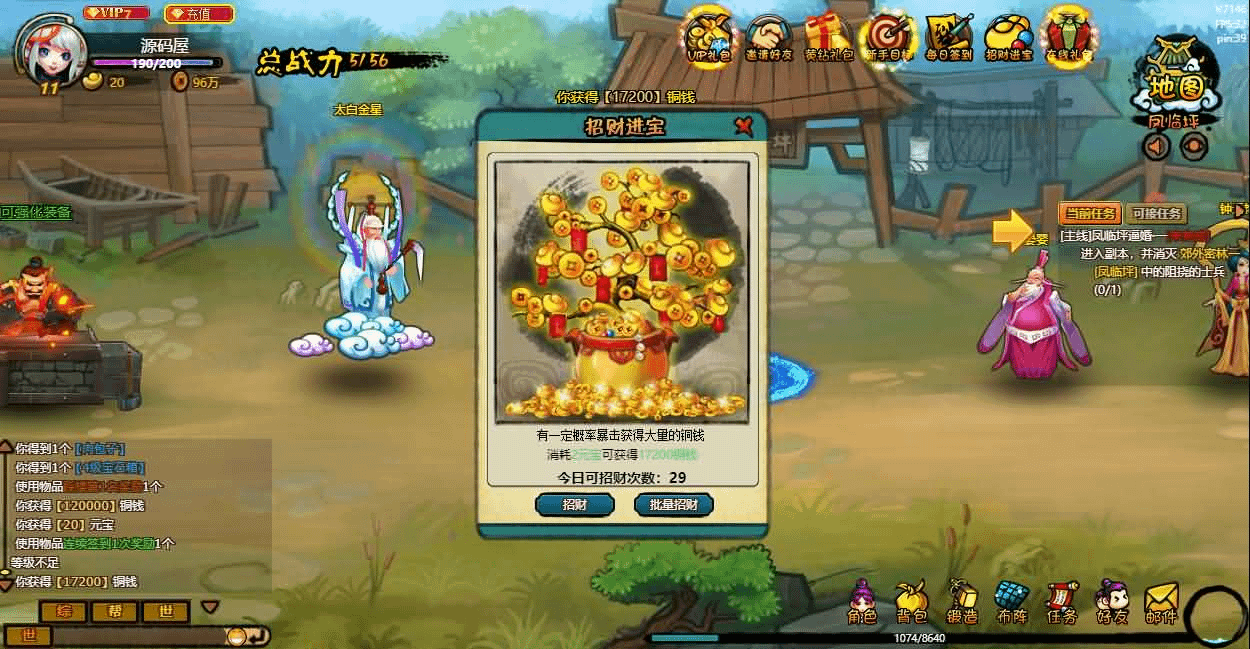1250x649 pixels.
Task: Close the 招财进宝 dialog
Action: [x=743, y=126]
